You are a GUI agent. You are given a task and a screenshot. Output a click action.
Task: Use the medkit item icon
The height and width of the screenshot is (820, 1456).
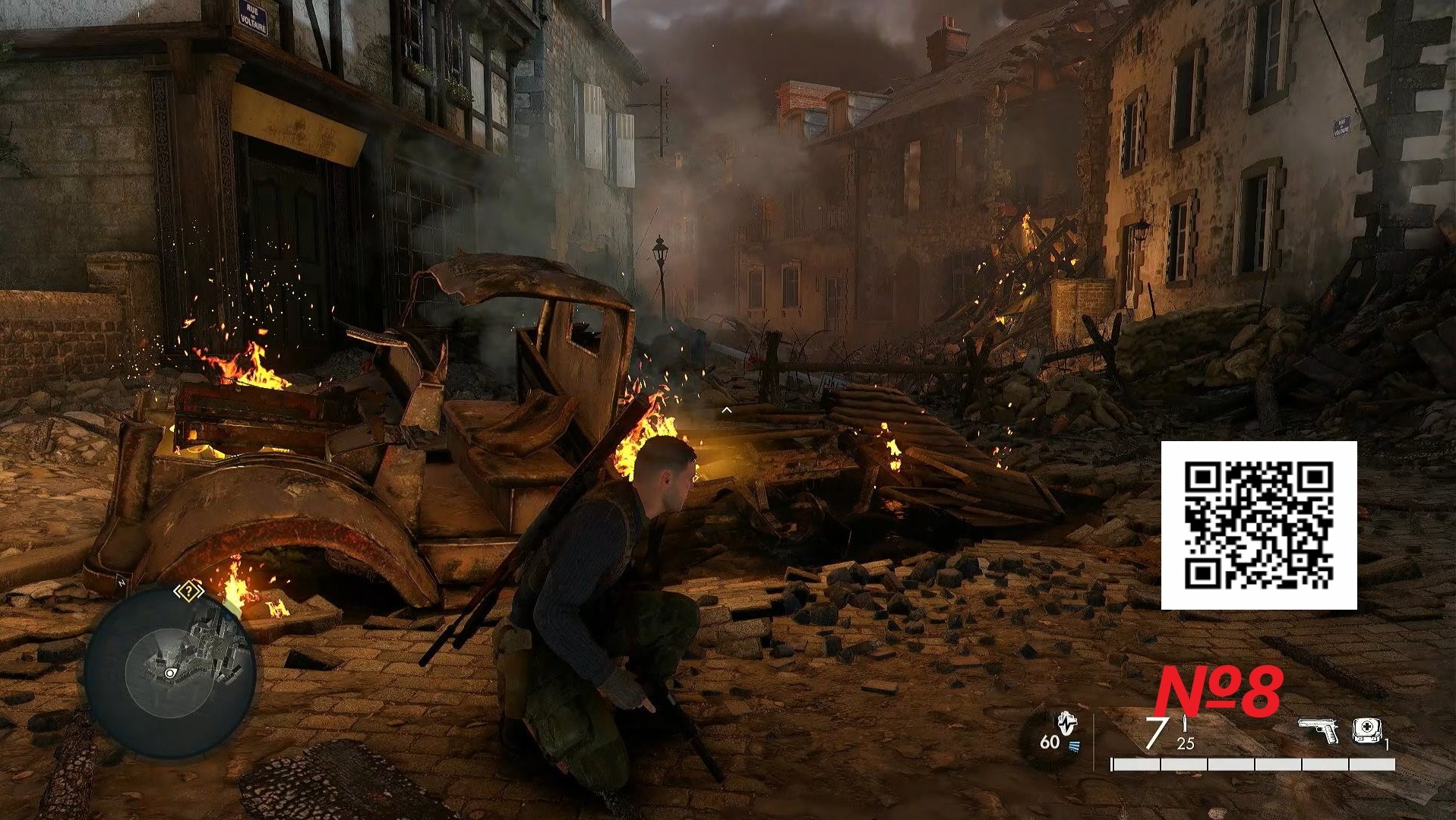pos(1366,730)
